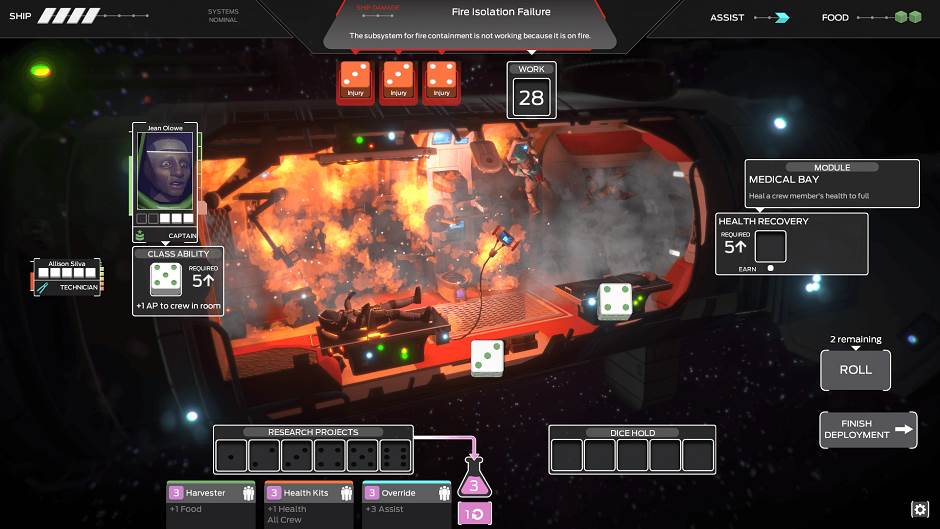Viewport: 940px width, 529px height.
Task: Activate the research reroll button below flask
Action: point(475,514)
